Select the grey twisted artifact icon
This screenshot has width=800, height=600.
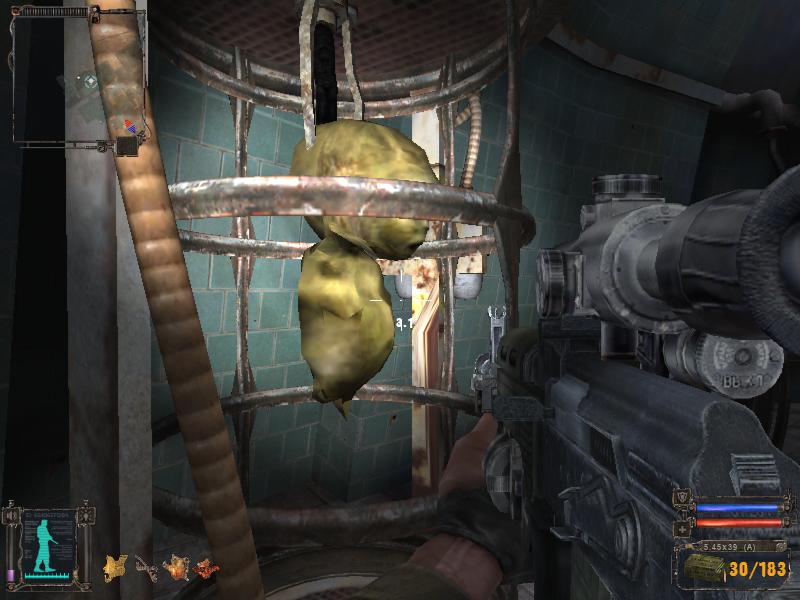146,569
